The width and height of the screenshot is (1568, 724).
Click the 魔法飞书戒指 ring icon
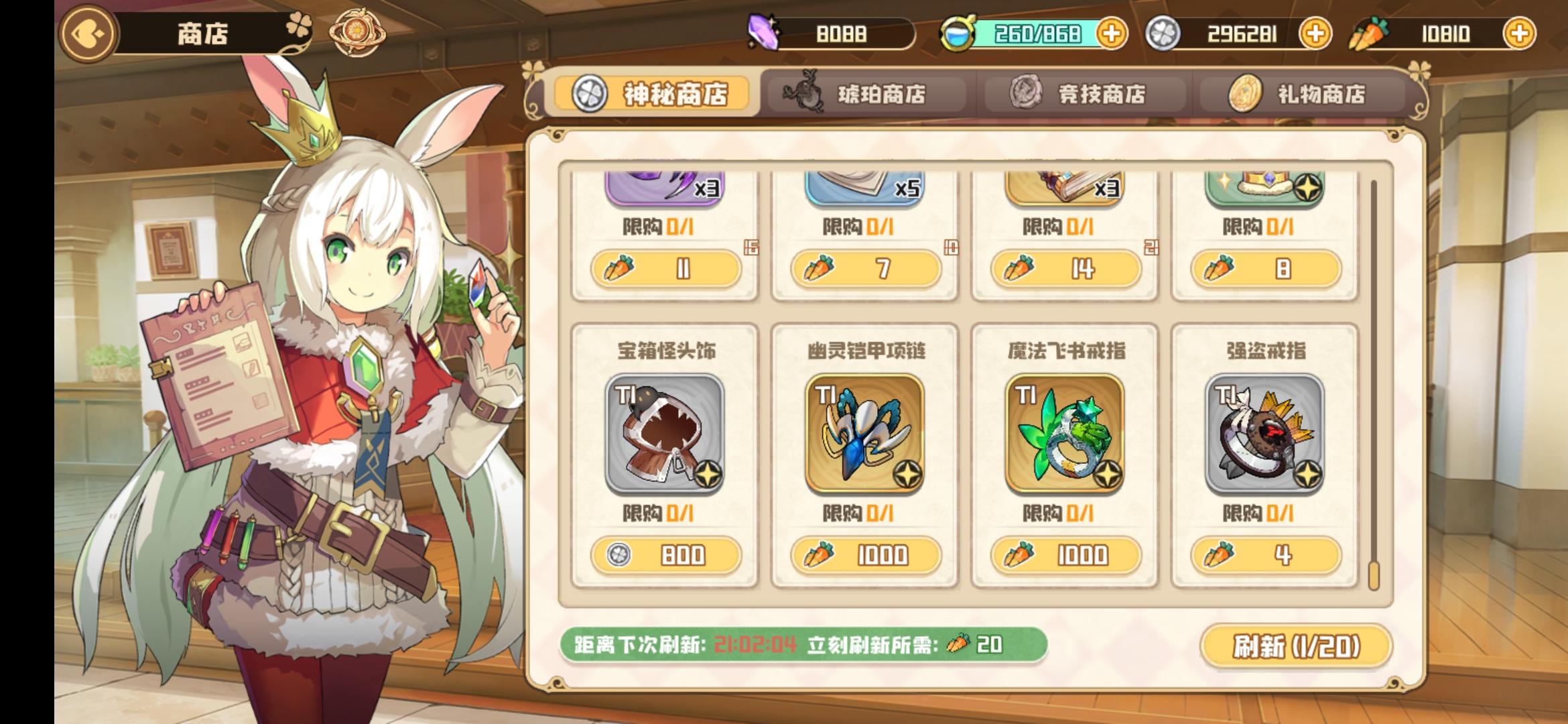(1065, 434)
